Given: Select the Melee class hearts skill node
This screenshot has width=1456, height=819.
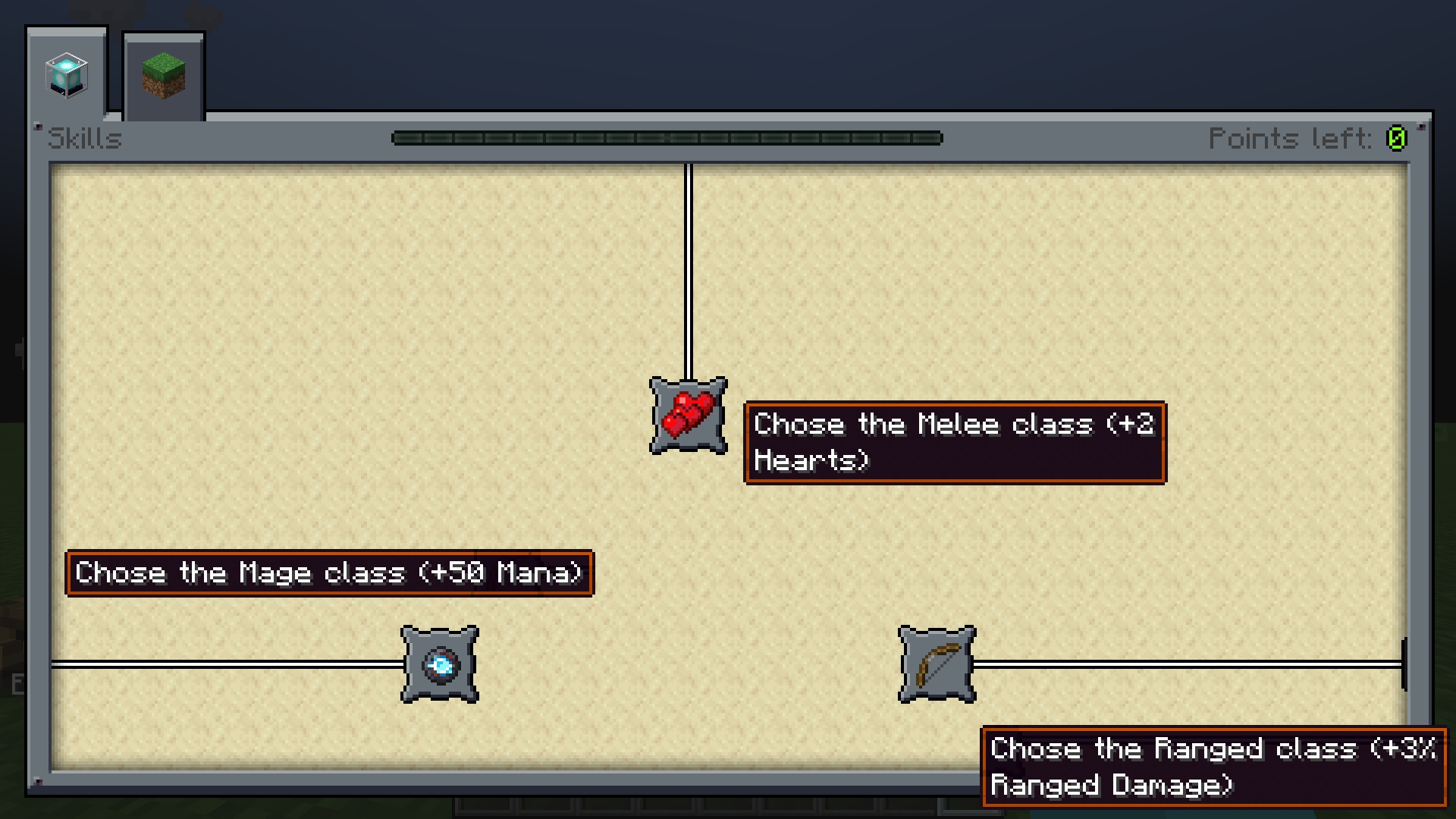Looking at the screenshot, I should 688,416.
